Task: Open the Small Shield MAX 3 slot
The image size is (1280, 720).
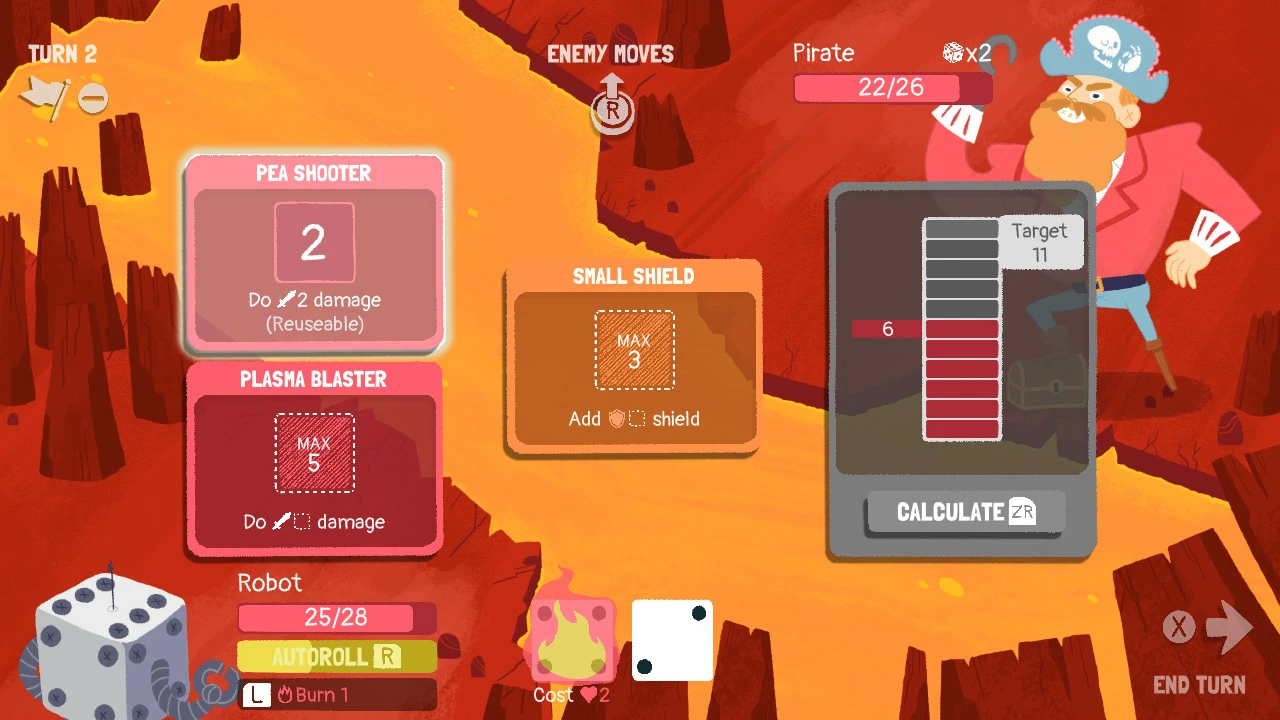Action: click(633, 350)
